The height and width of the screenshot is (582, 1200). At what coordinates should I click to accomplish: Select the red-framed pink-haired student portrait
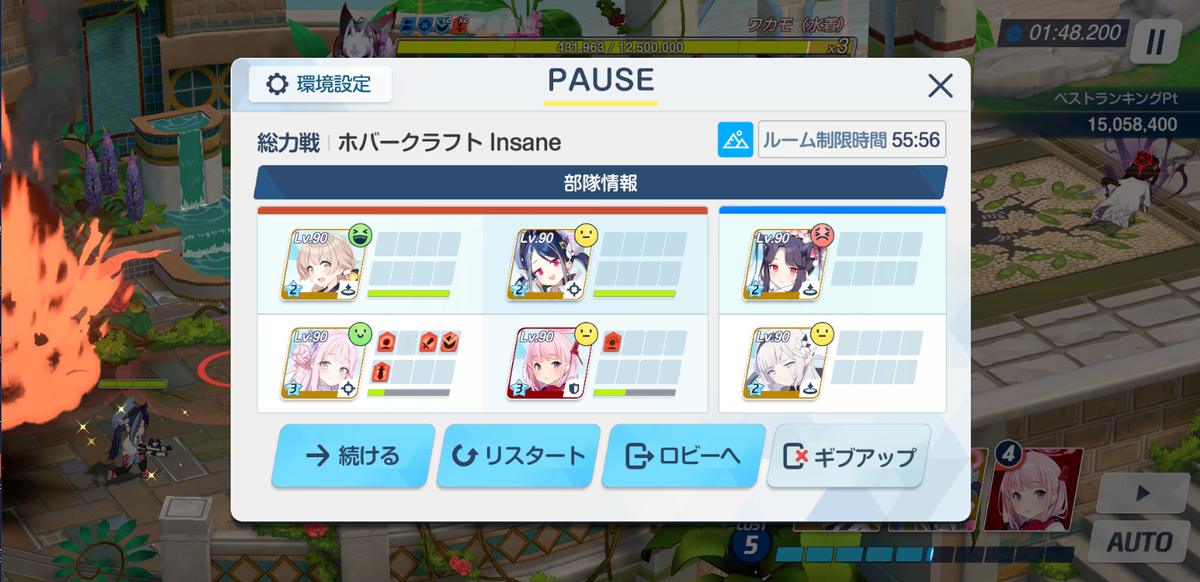click(551, 363)
